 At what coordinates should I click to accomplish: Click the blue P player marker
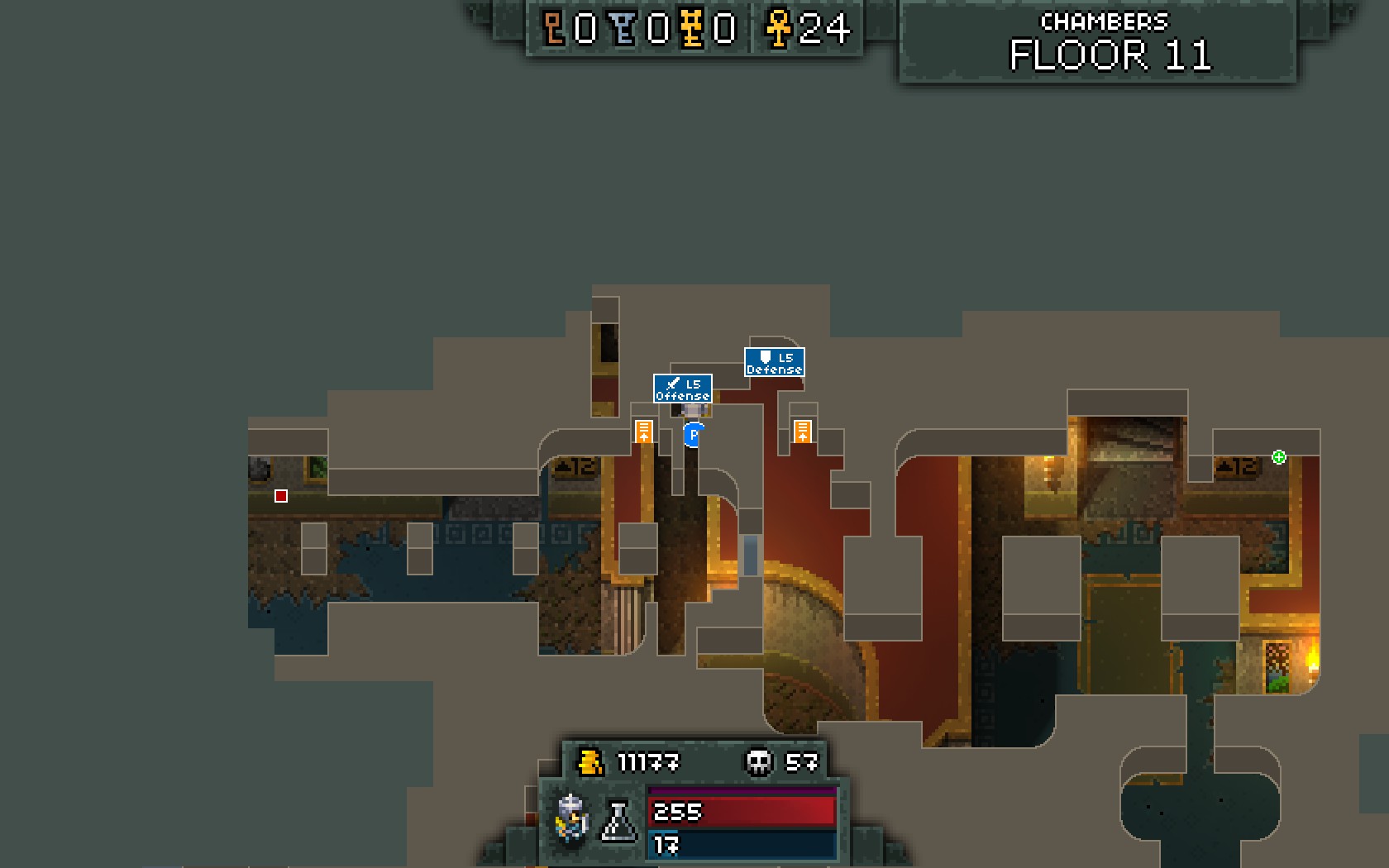[694, 434]
